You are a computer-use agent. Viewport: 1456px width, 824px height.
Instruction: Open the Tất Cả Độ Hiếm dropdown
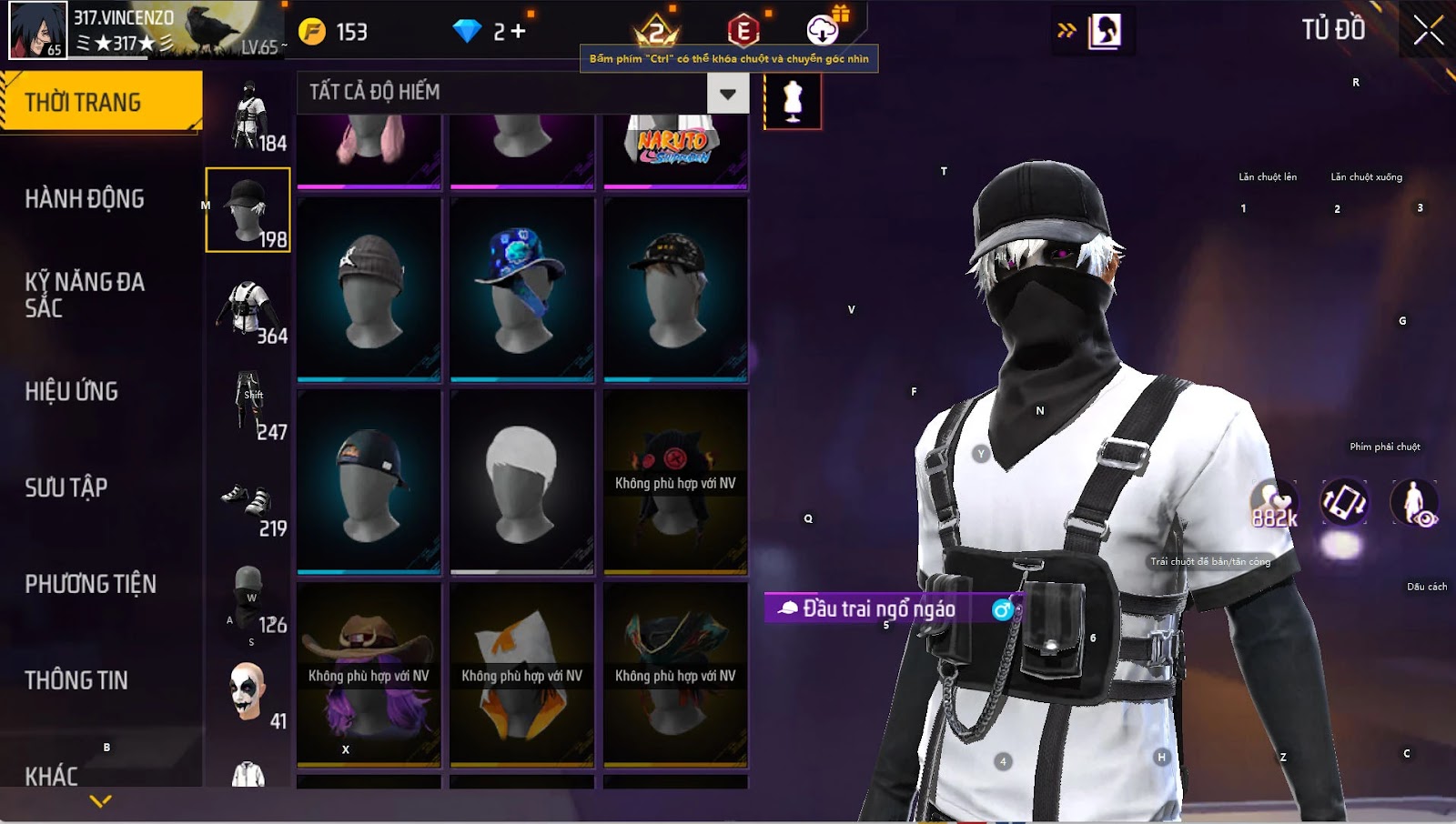click(727, 93)
